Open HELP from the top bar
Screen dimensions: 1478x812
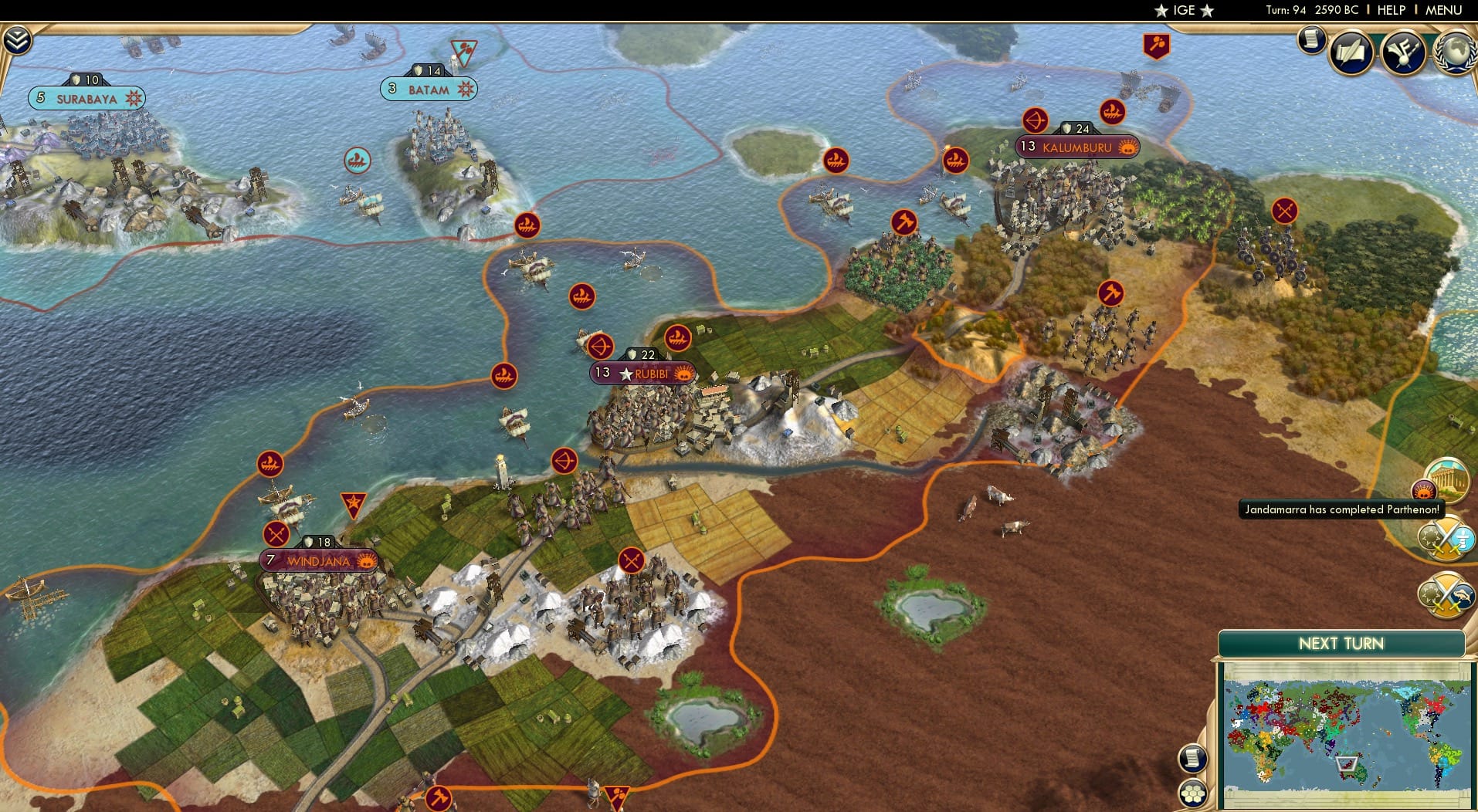coord(1392,11)
